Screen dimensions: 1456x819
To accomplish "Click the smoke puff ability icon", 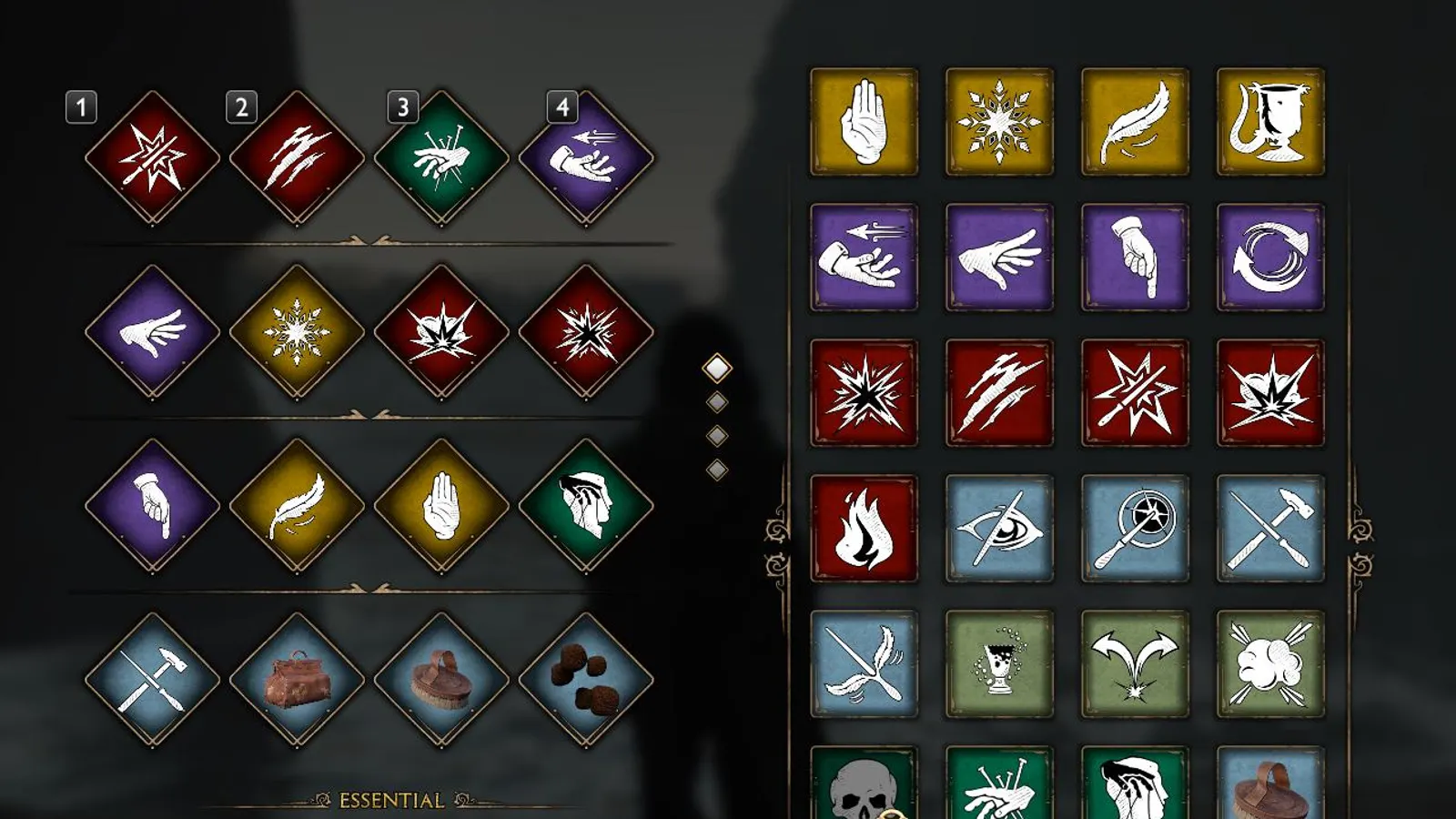I will pos(1270,663).
